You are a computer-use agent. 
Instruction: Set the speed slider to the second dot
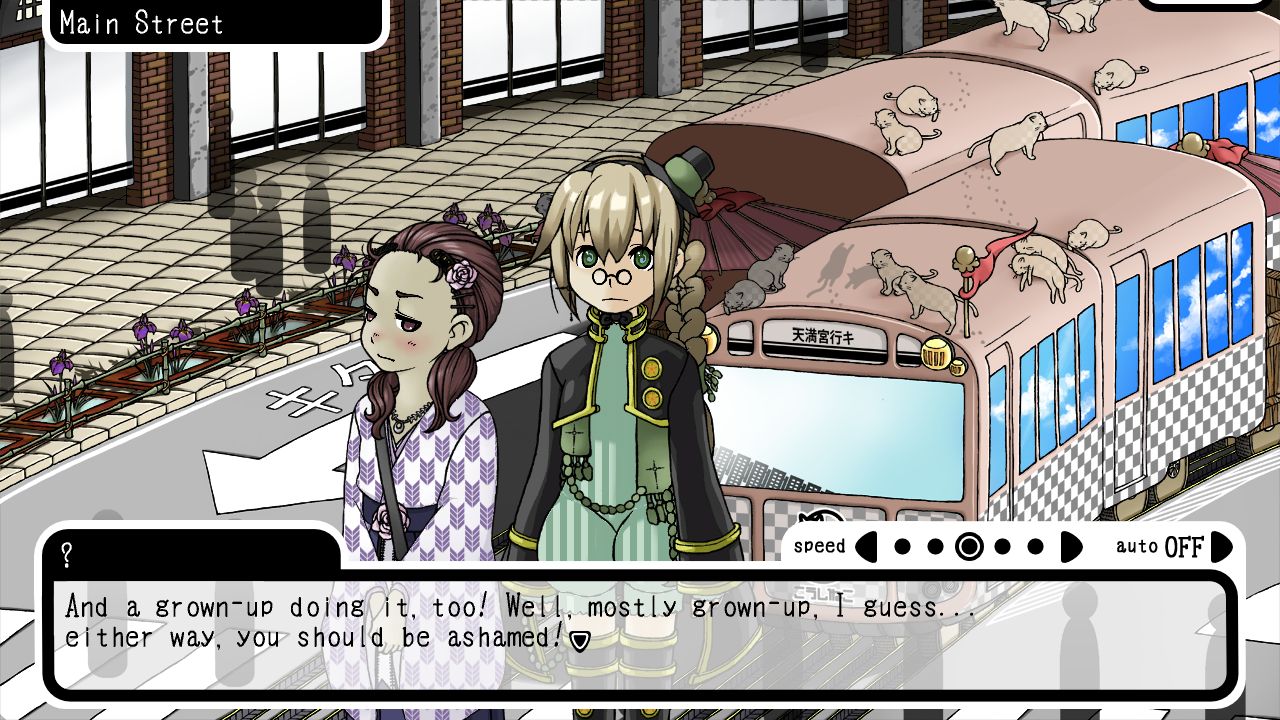click(935, 547)
